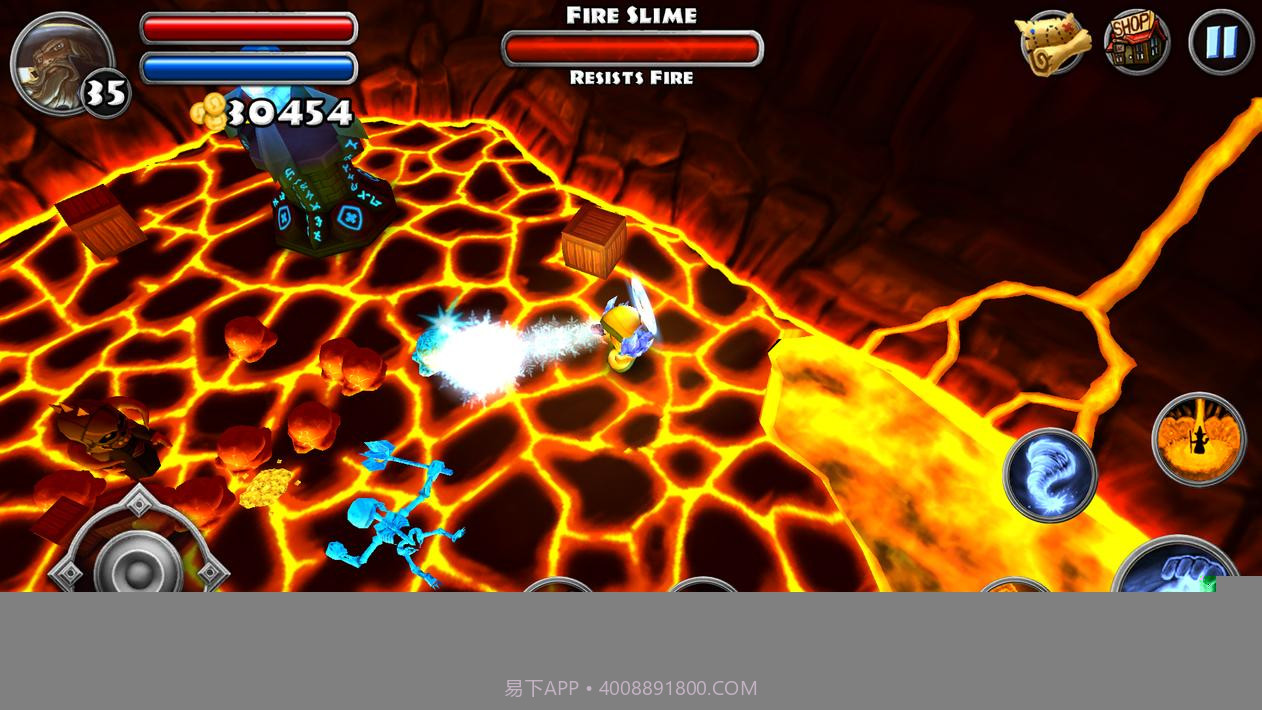Activate the orange fire wizard ability
The width and height of the screenshot is (1262, 710).
1198,439
